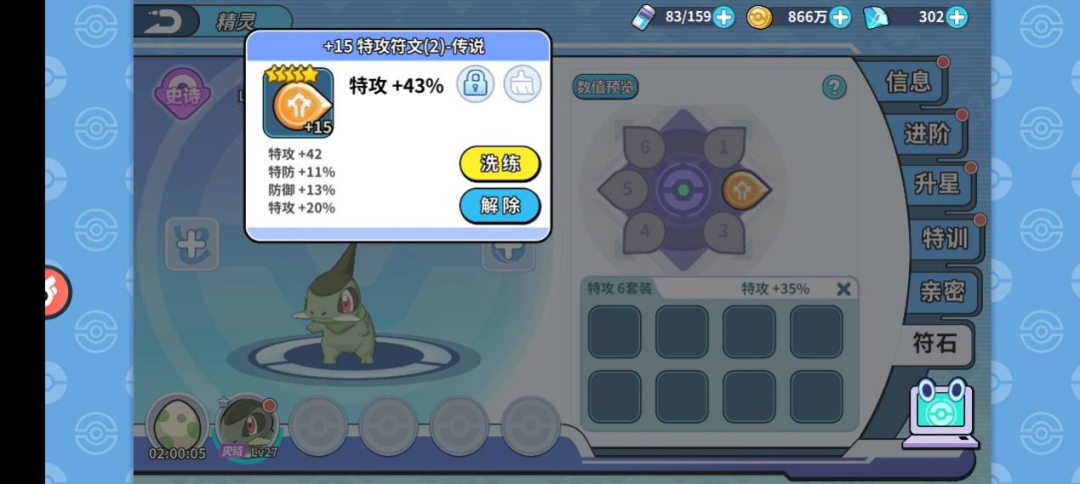
Task: Select the 符石 rune stone tab
Action: coord(935,344)
